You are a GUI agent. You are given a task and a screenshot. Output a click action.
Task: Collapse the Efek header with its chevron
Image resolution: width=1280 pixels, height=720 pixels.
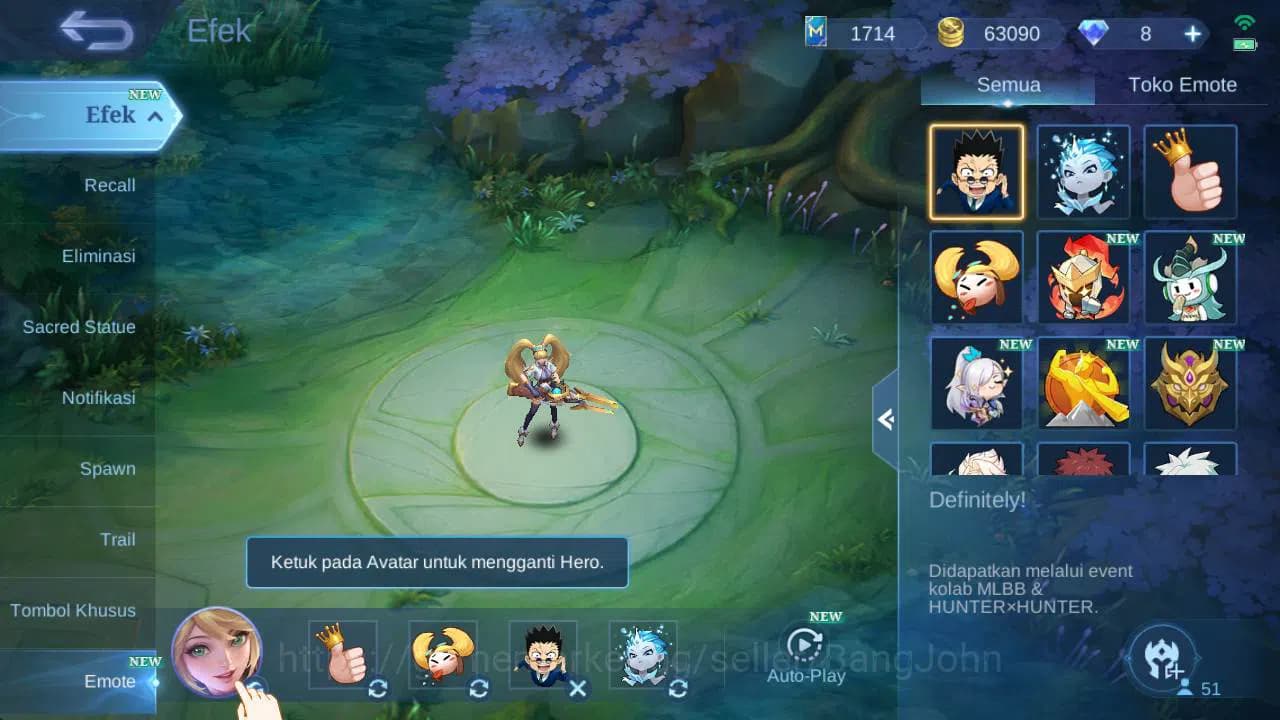tap(153, 116)
